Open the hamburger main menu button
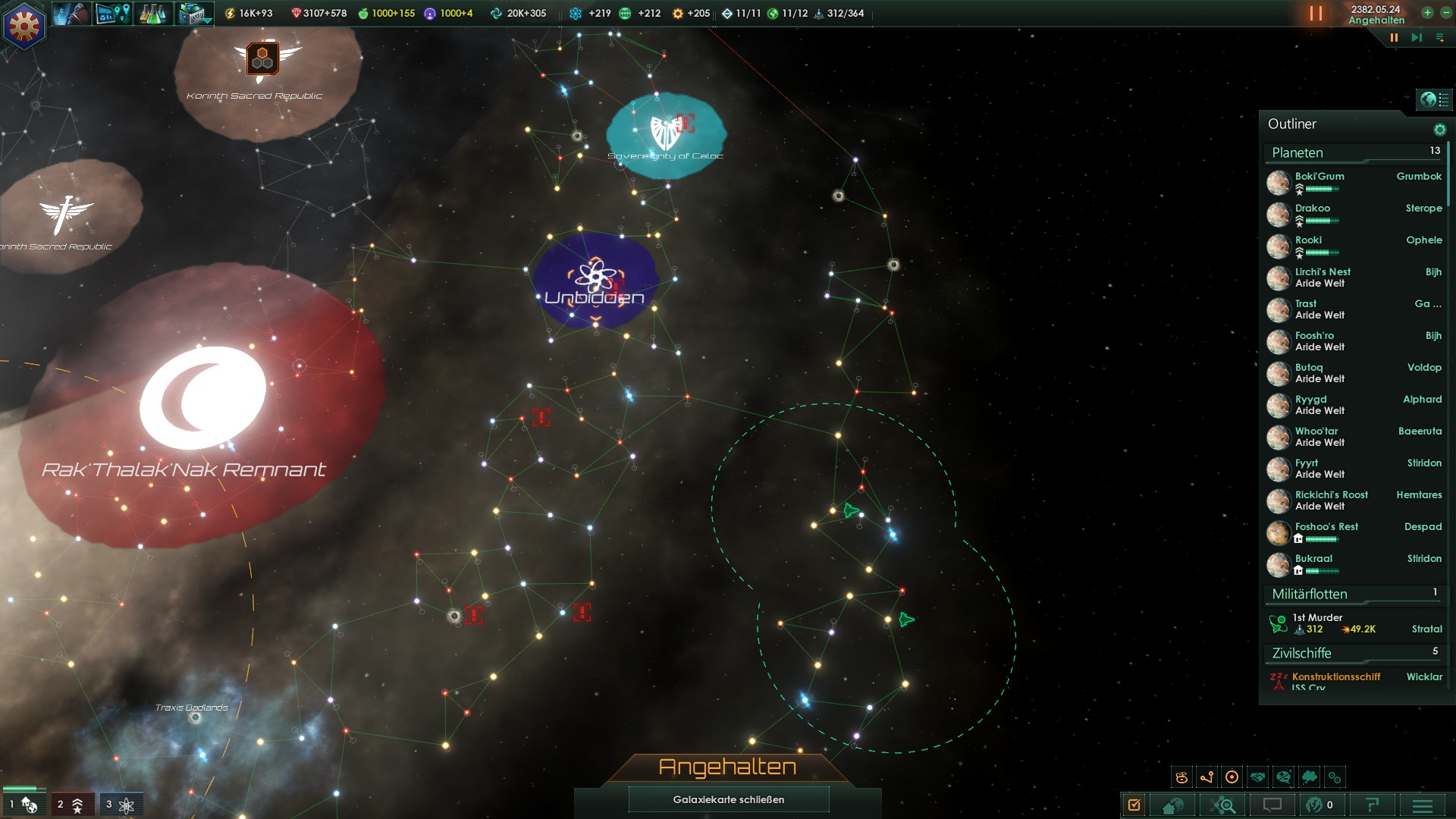 tap(1423, 805)
